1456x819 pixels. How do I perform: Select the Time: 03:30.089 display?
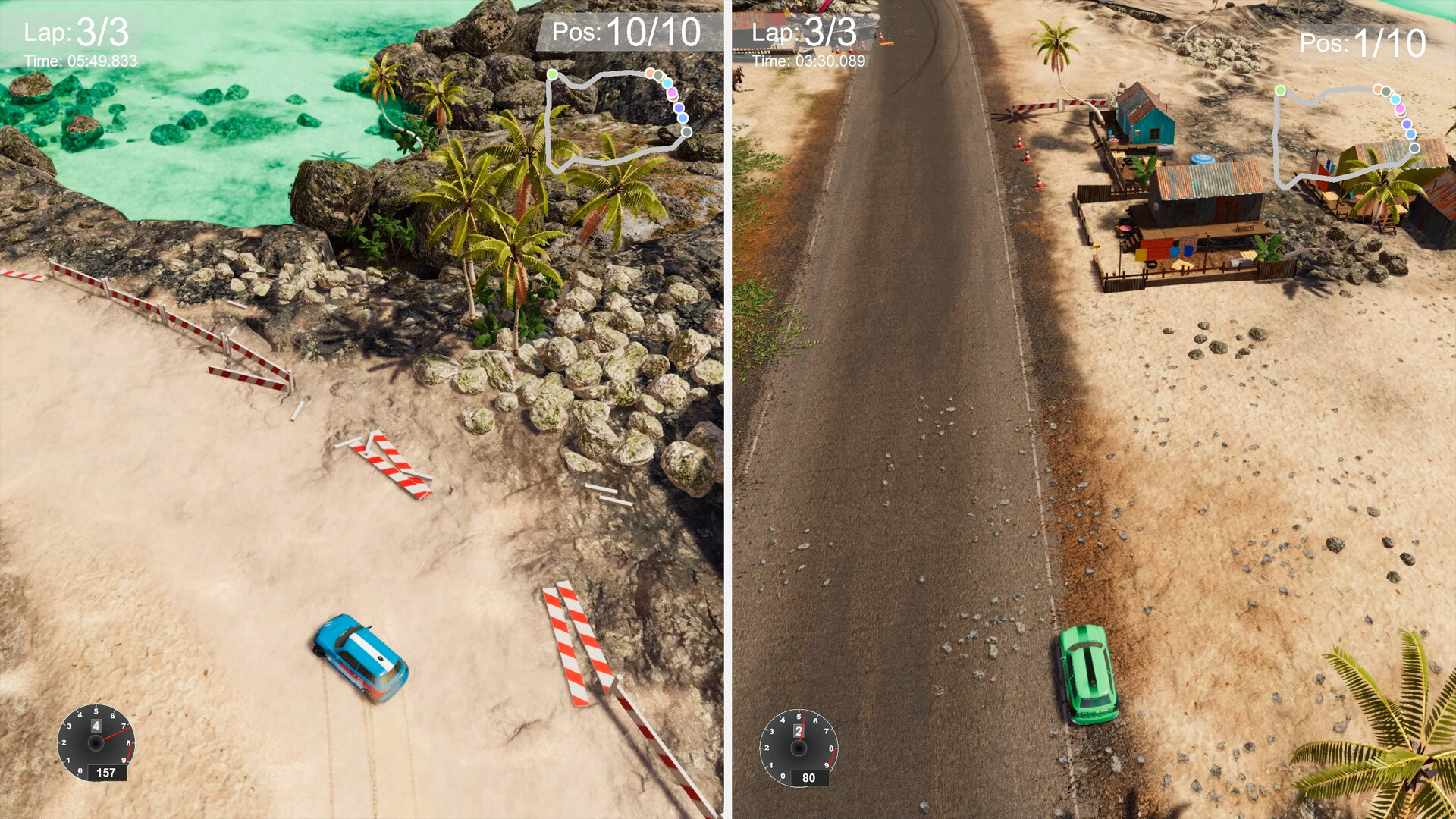click(x=810, y=62)
